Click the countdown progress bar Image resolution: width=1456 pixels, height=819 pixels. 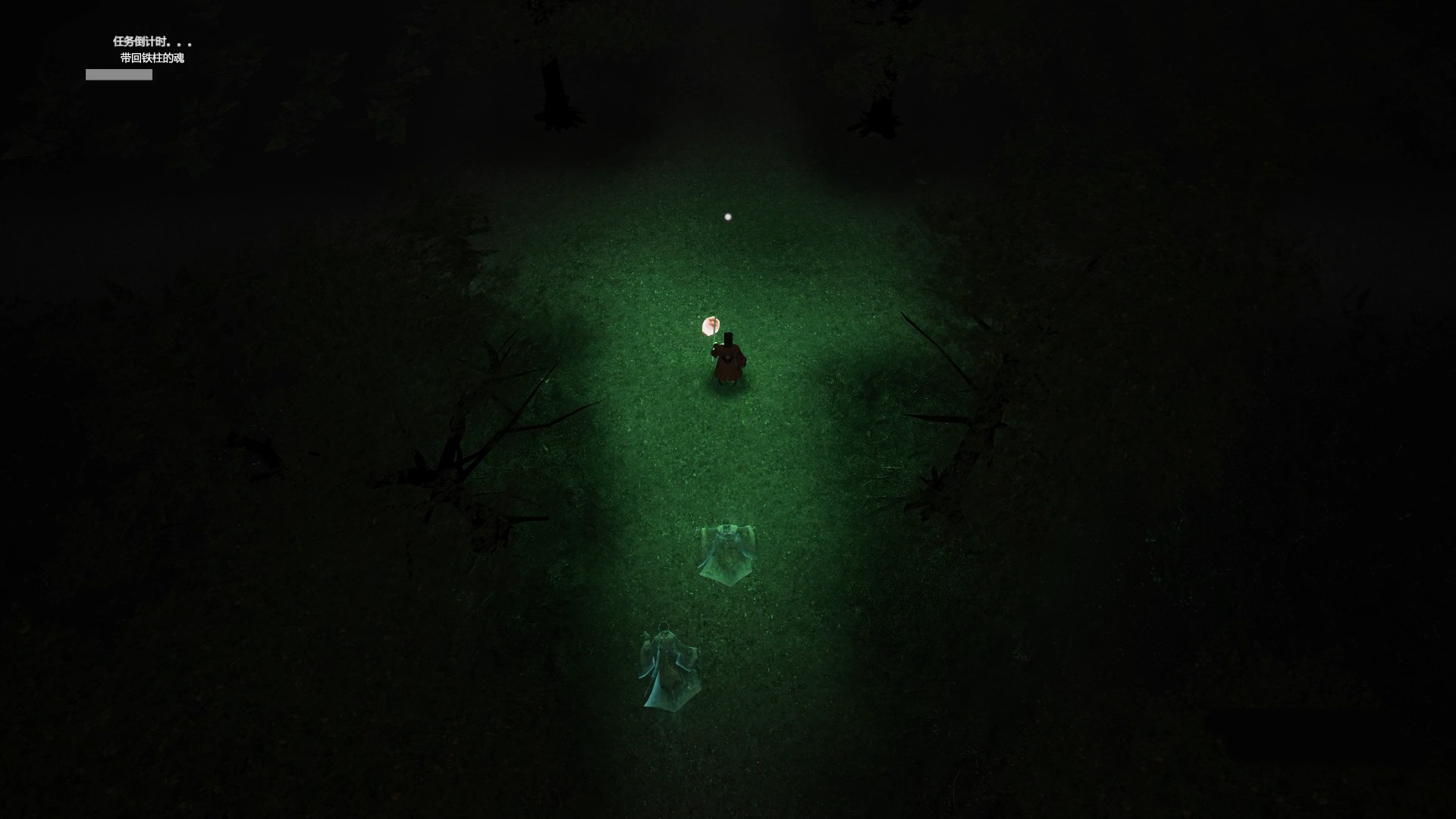point(118,74)
